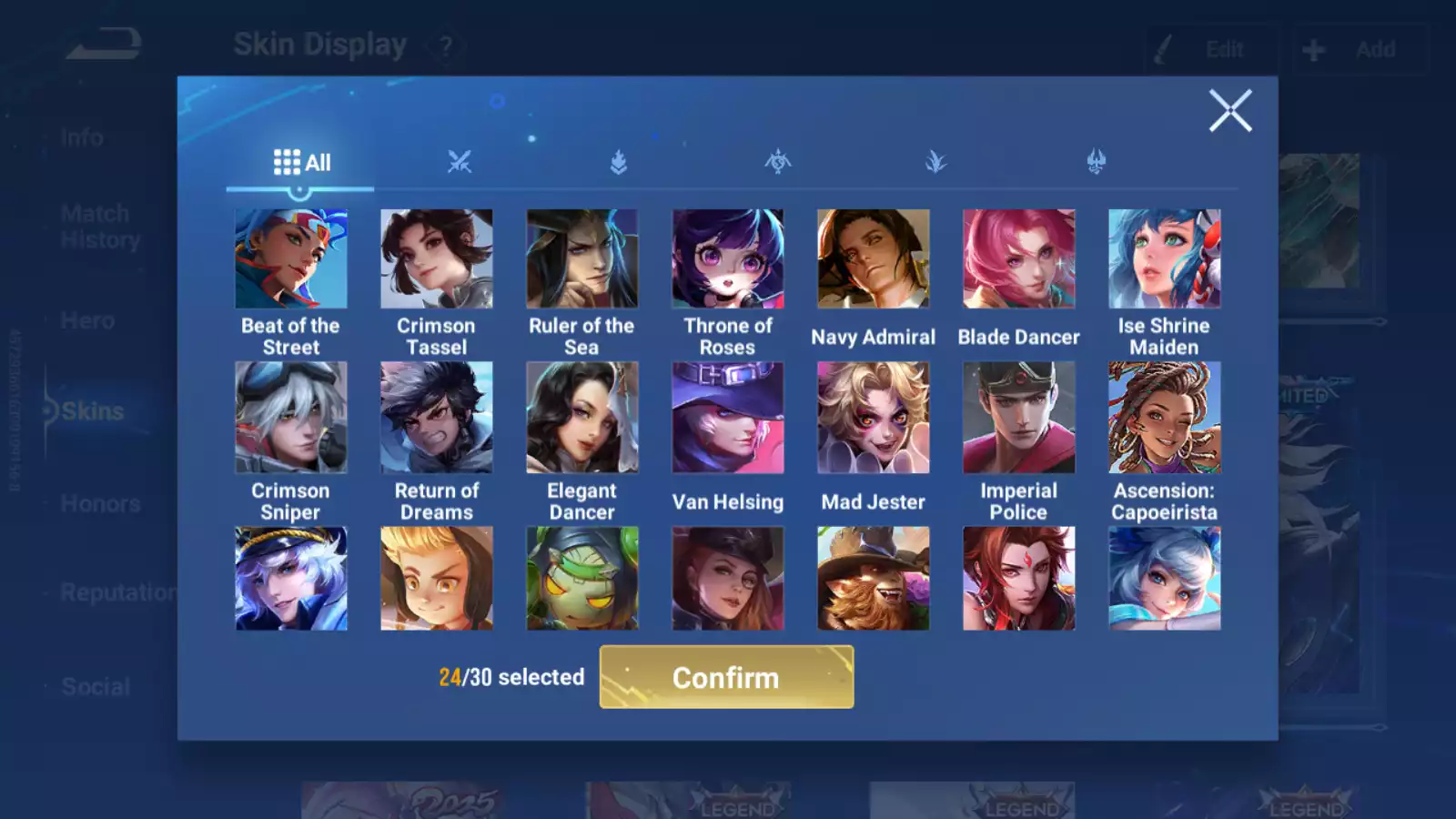Choose the Mad Jester skin
The width and height of the screenshot is (1456, 819).
coord(874,418)
